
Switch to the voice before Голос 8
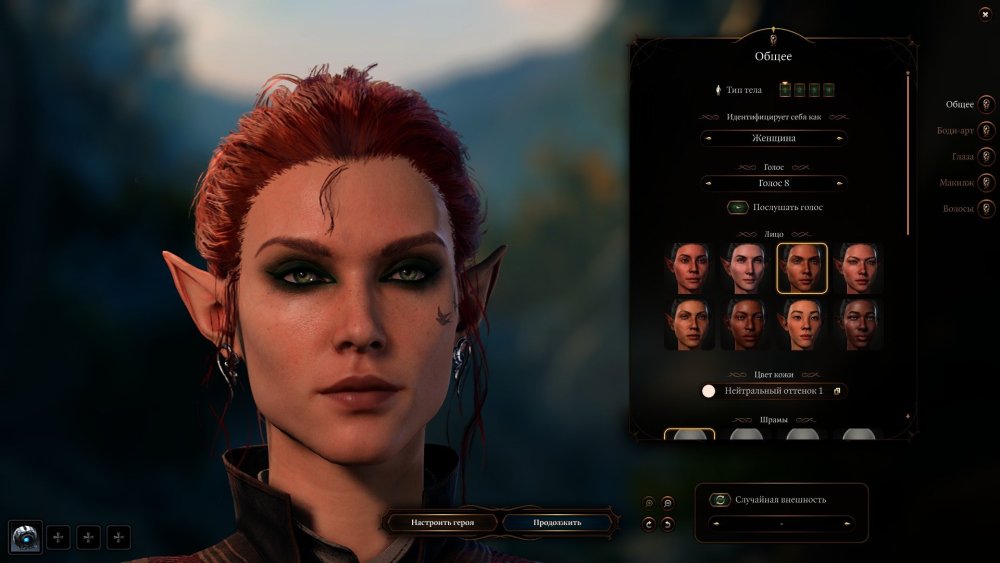(709, 184)
